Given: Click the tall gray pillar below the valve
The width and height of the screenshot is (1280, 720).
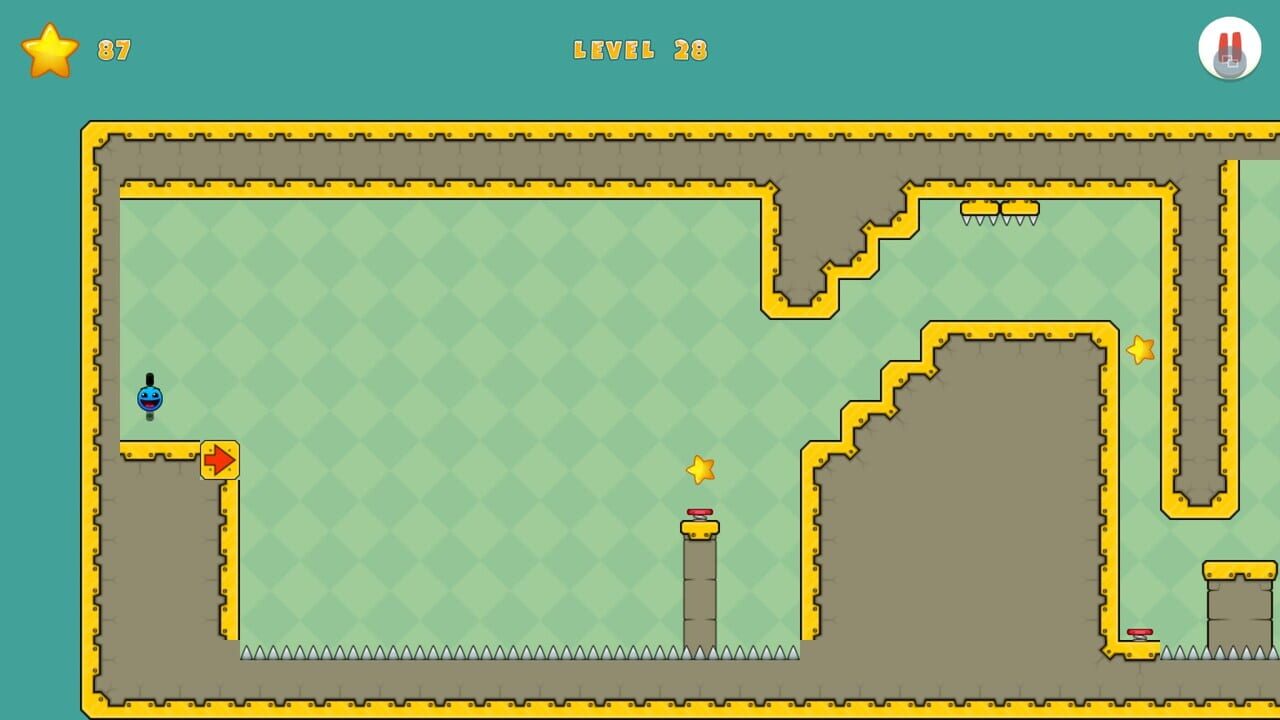Looking at the screenshot, I should (x=698, y=590).
